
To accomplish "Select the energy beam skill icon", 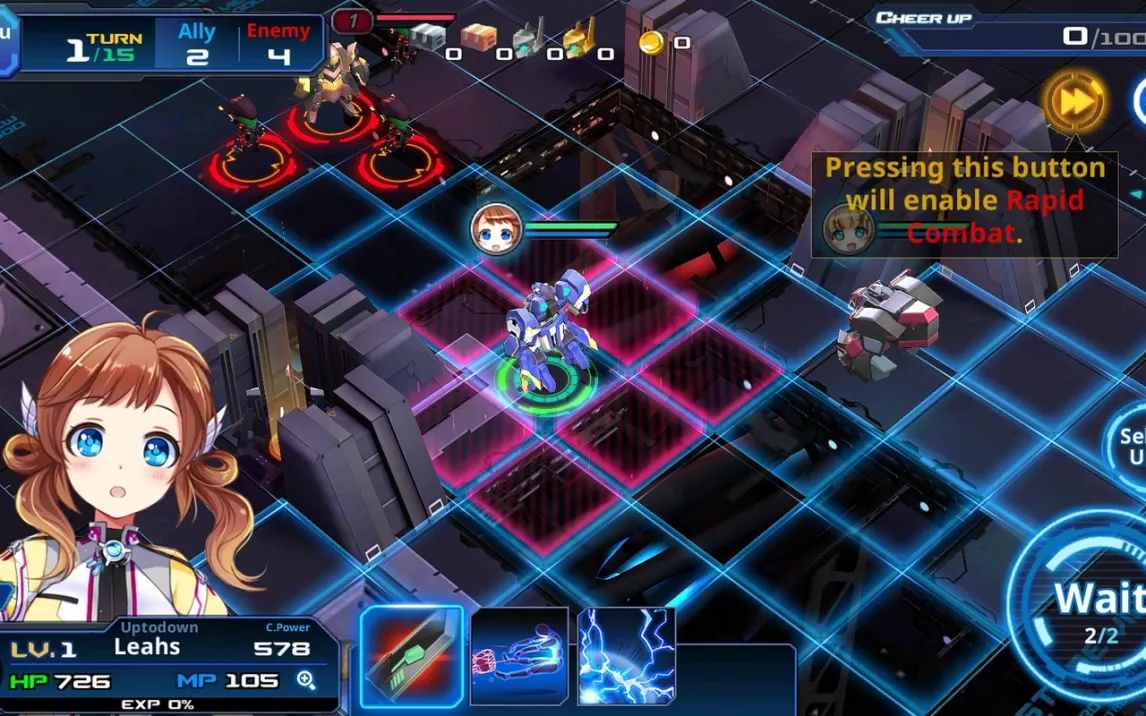I will (519, 655).
